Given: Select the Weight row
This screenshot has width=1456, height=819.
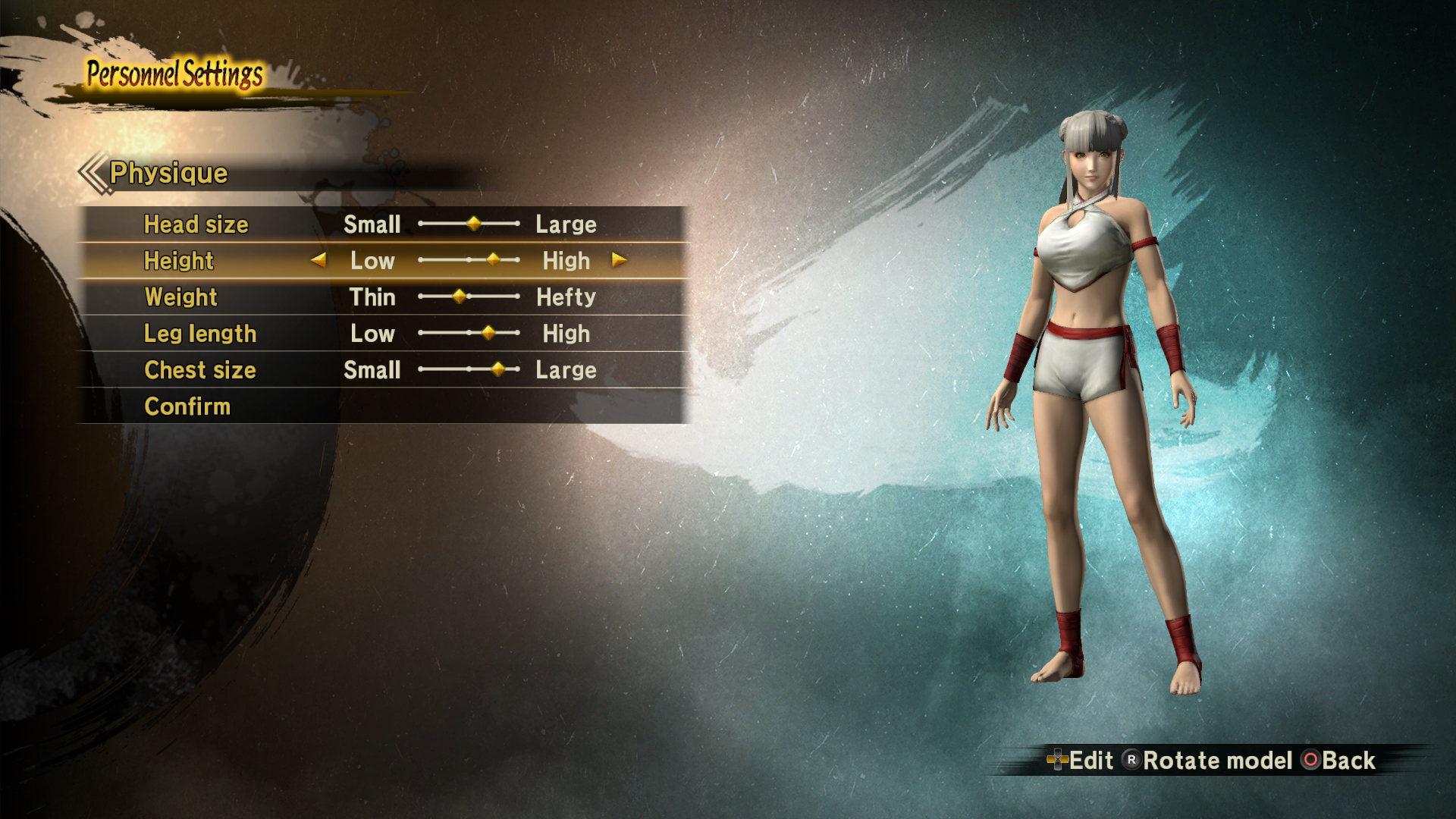Looking at the screenshot, I should 181,297.
